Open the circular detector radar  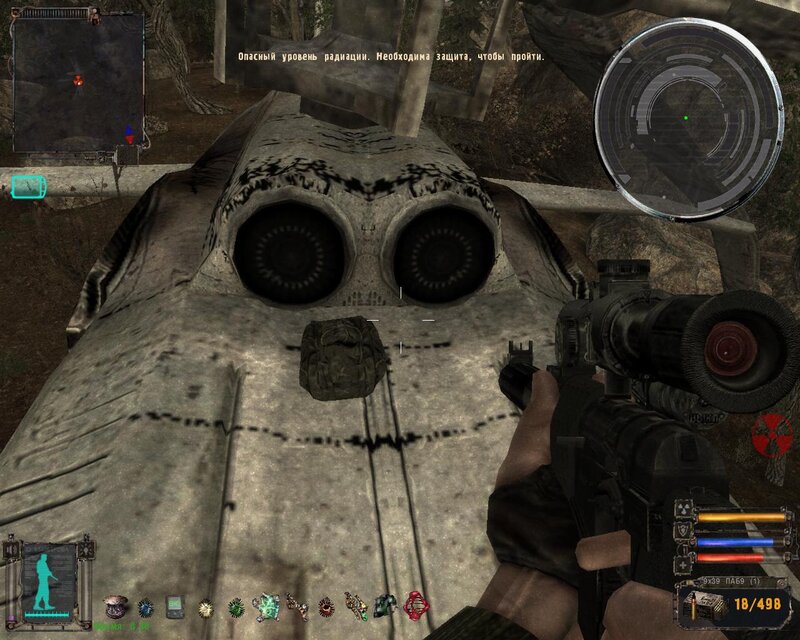[687, 118]
